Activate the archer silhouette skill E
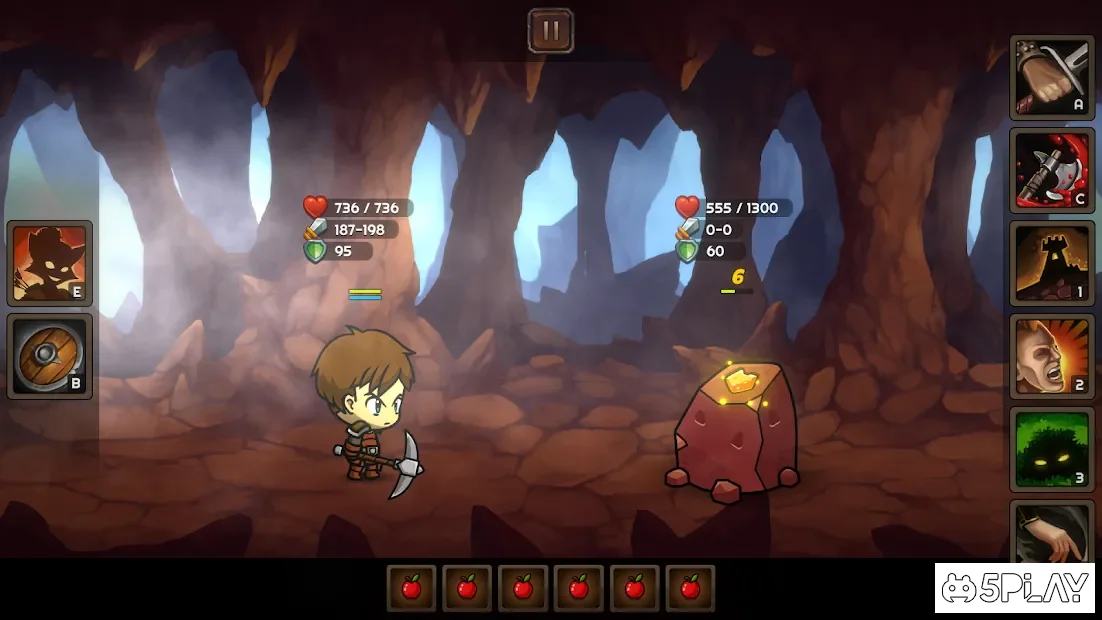Image resolution: width=1102 pixels, height=620 pixels. [x=50, y=263]
